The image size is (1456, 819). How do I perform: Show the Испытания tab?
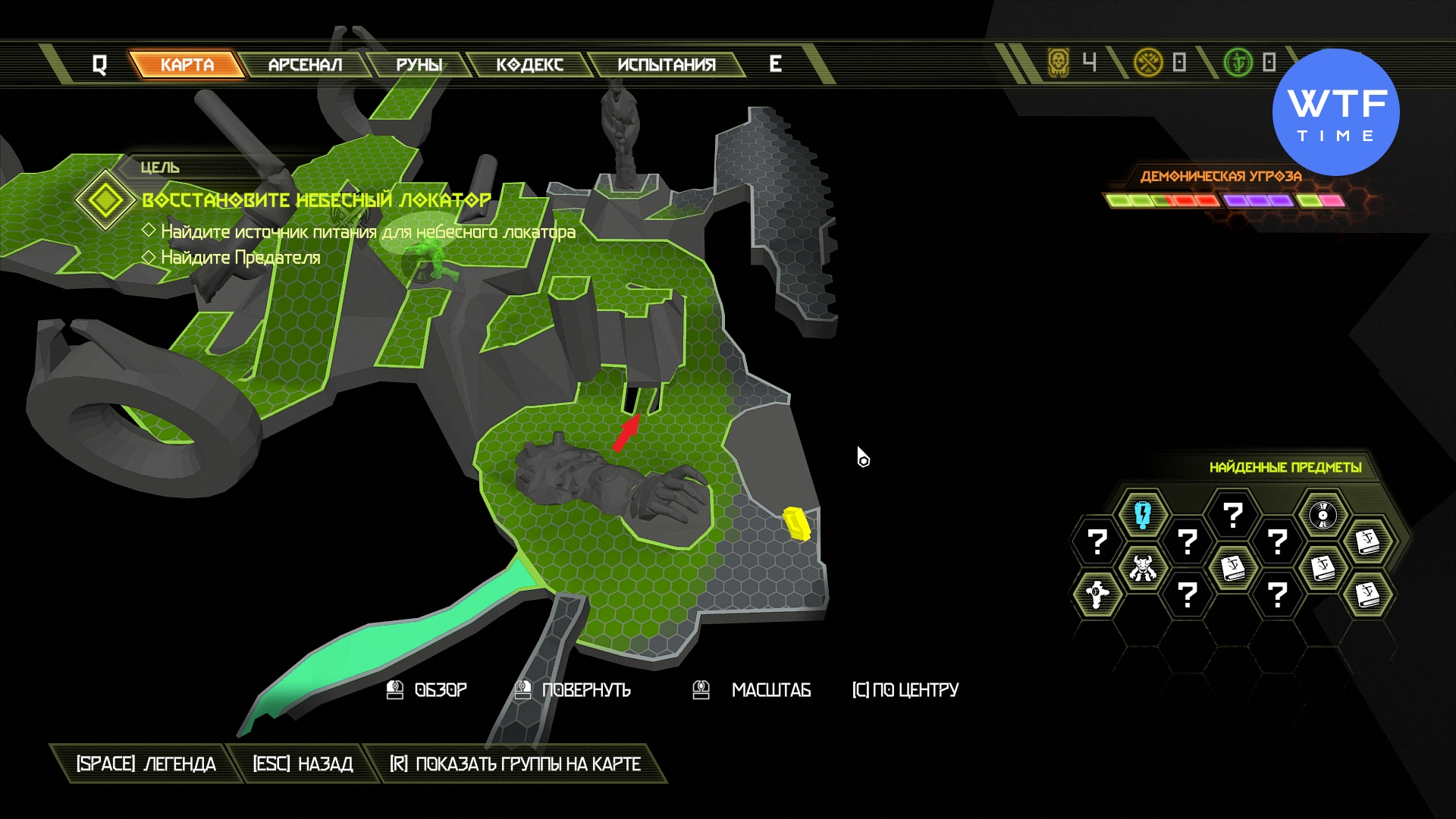coord(666,64)
